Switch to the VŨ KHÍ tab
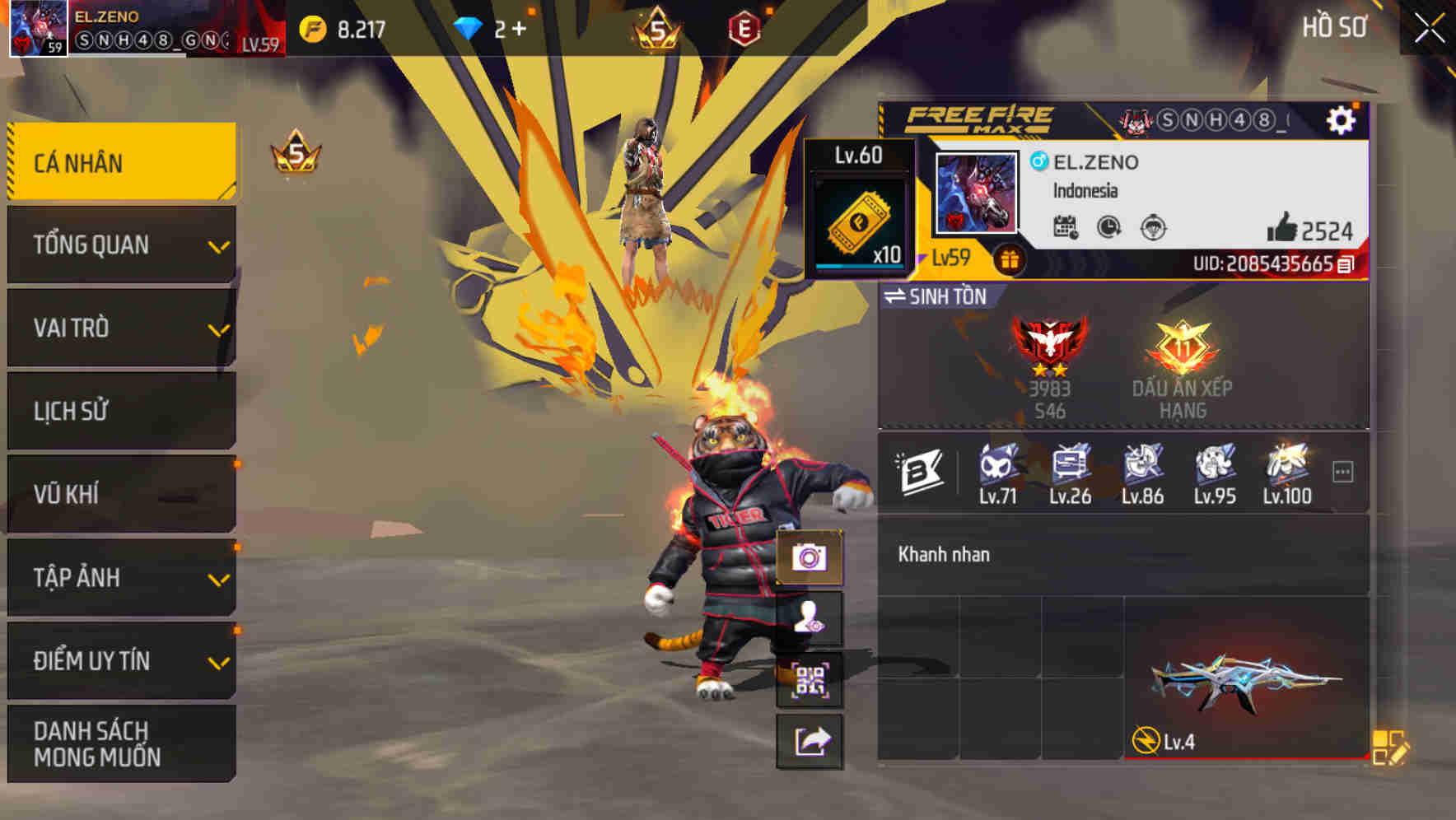The height and width of the screenshot is (820, 1456). coord(120,495)
